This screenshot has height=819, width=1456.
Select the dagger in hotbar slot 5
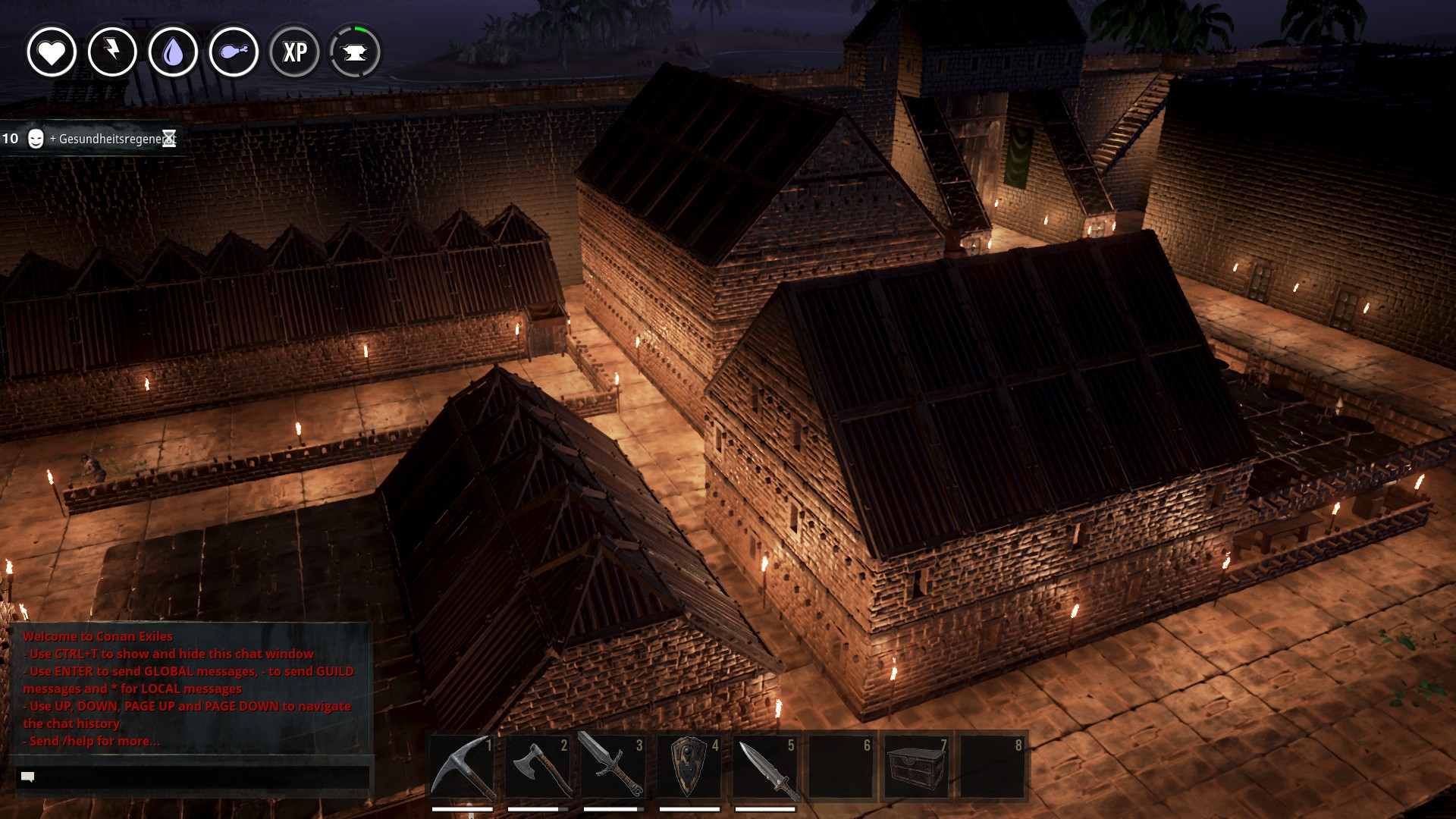coord(765,767)
